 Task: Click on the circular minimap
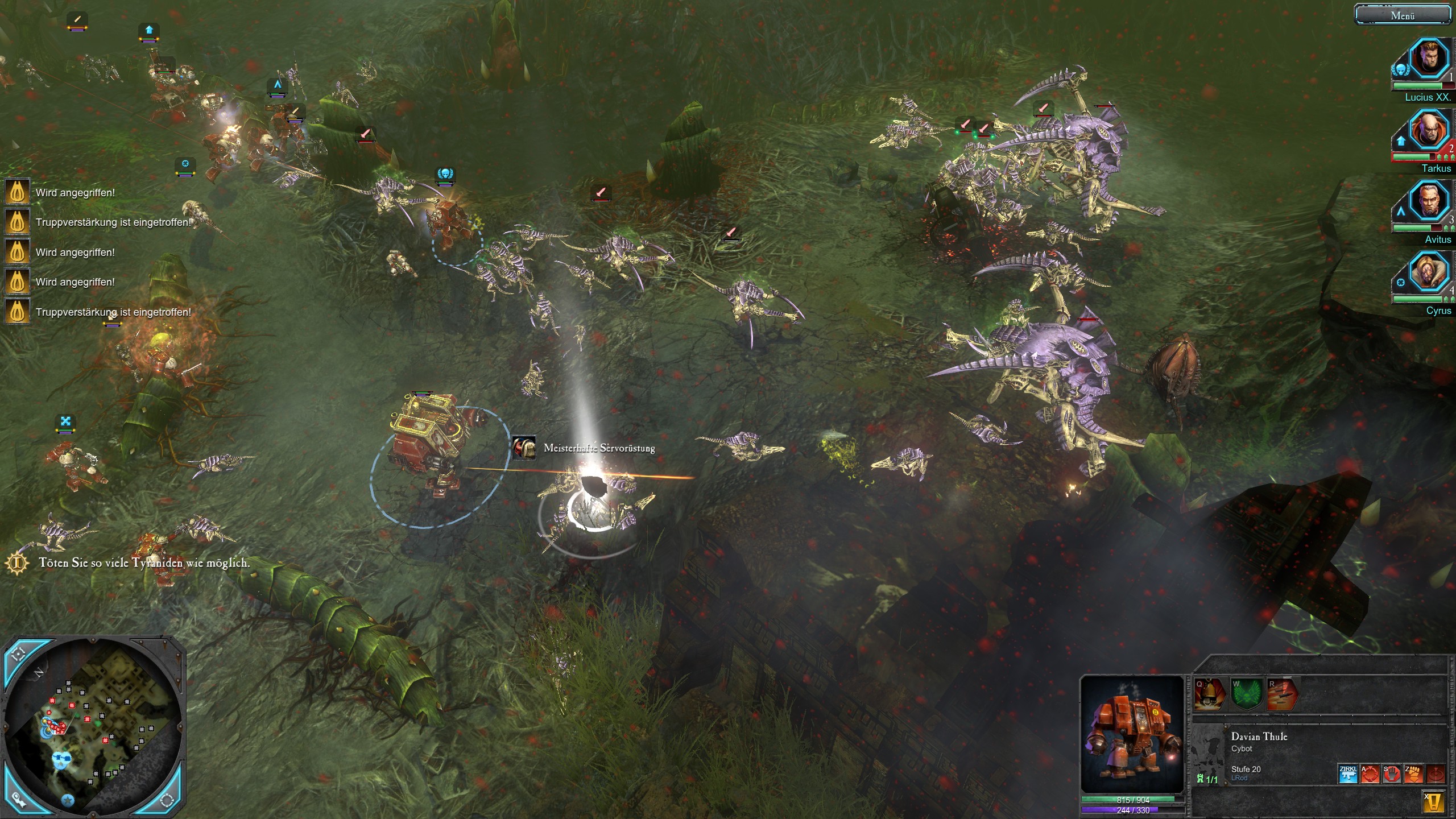pyautogui.click(x=94, y=728)
